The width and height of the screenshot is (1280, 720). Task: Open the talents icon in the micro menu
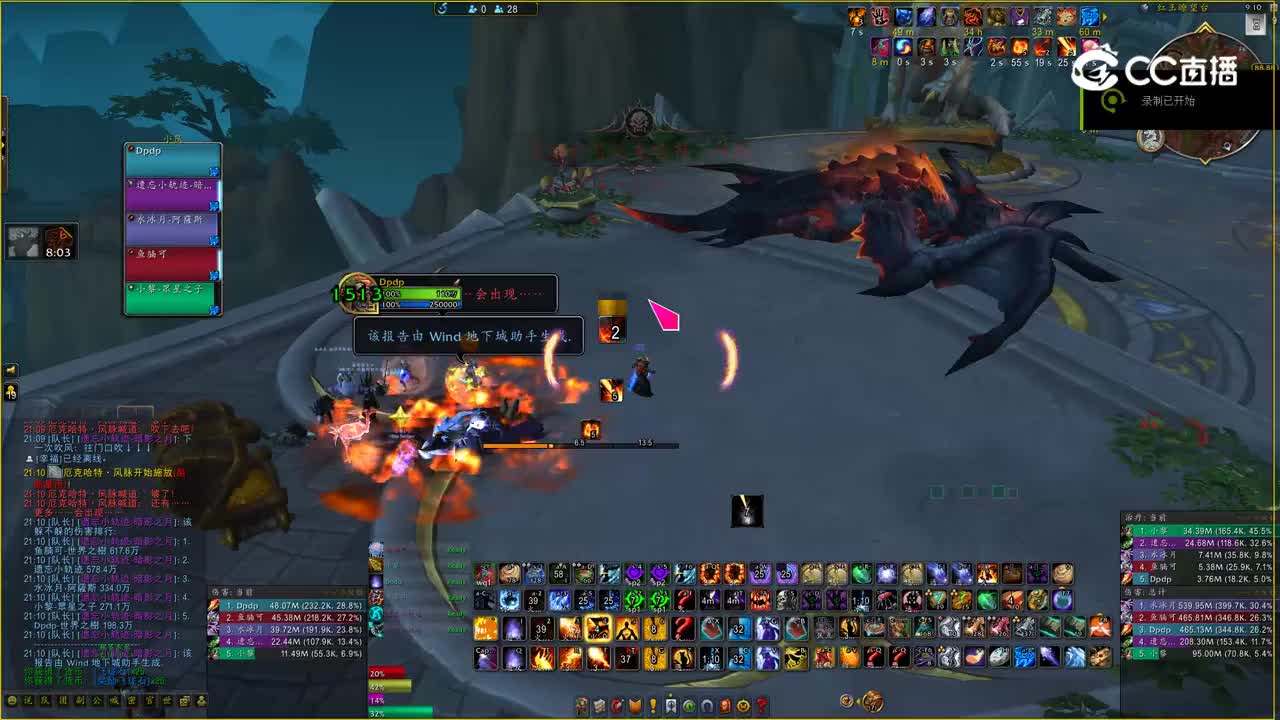click(615, 705)
